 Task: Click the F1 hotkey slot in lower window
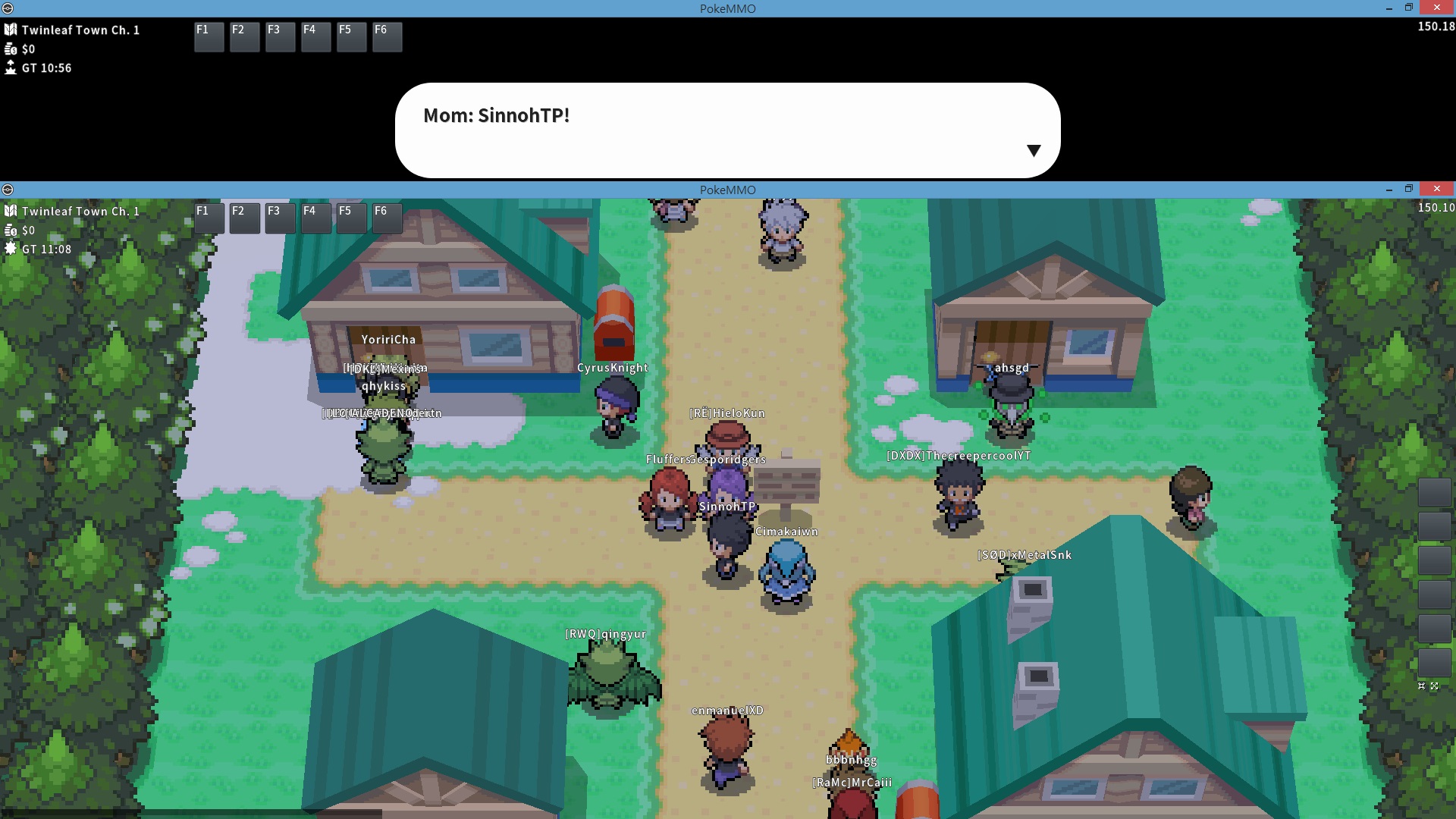(209, 218)
